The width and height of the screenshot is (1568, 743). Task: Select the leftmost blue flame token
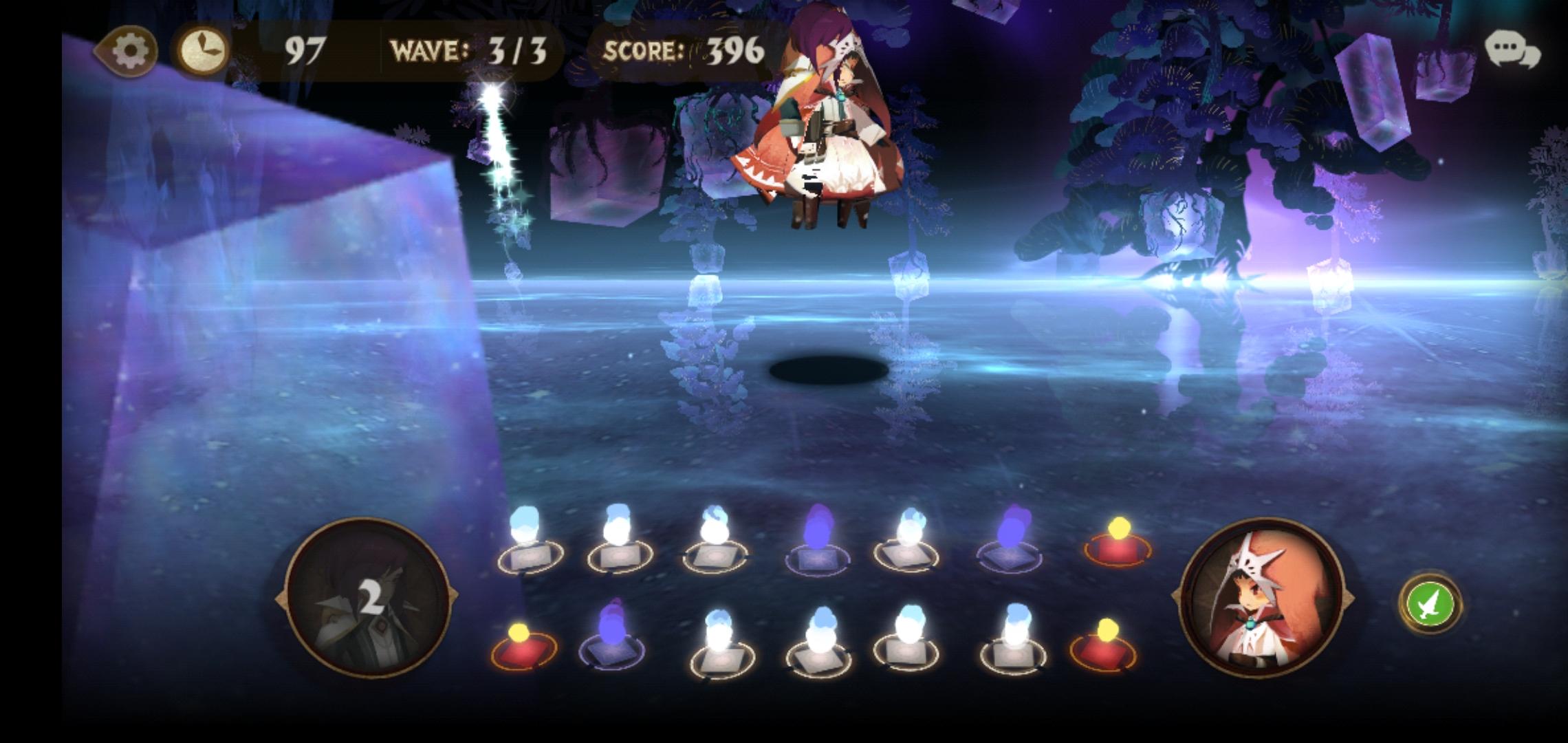tap(527, 547)
